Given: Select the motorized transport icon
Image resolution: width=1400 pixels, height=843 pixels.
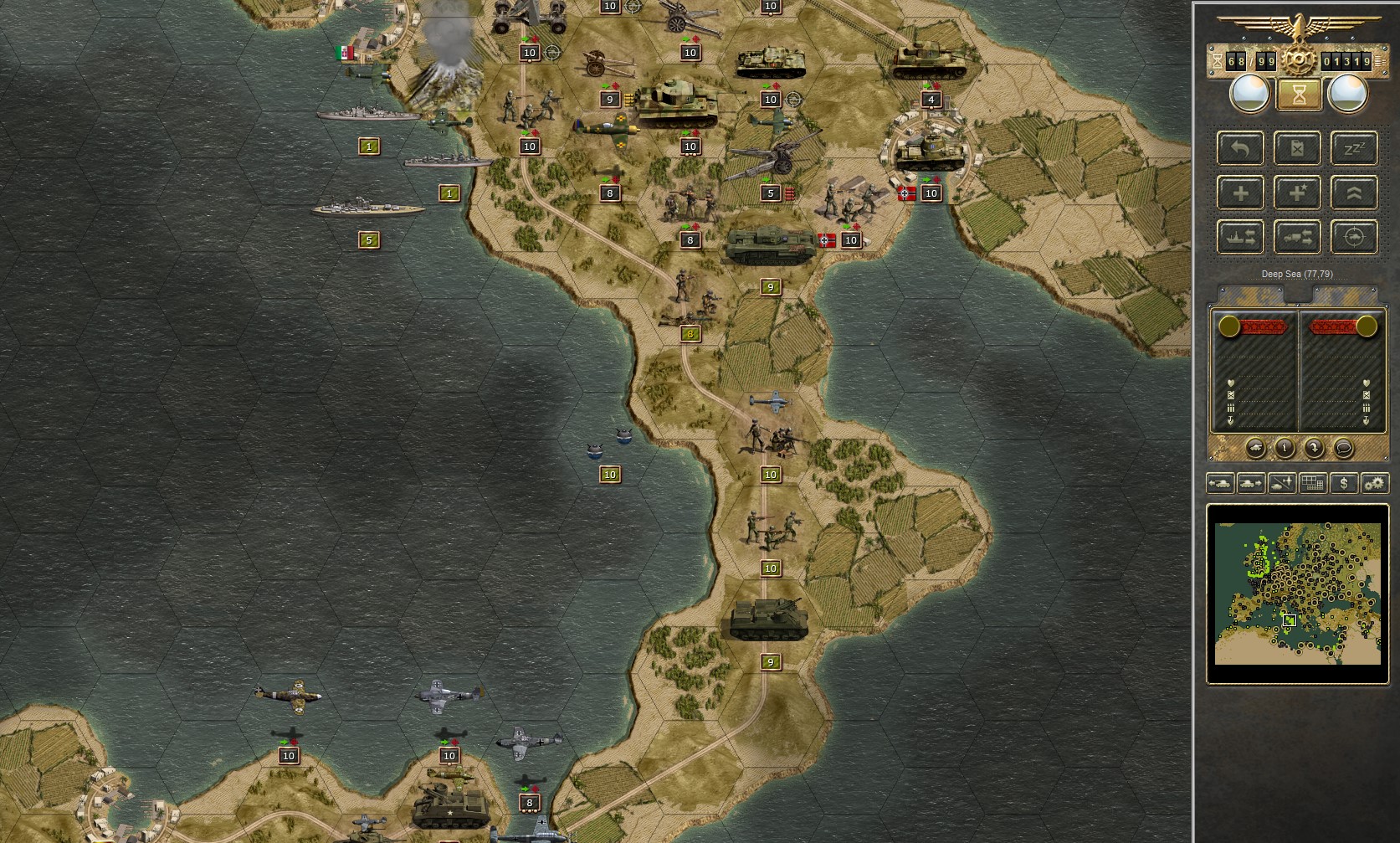Looking at the screenshot, I should [1297, 236].
